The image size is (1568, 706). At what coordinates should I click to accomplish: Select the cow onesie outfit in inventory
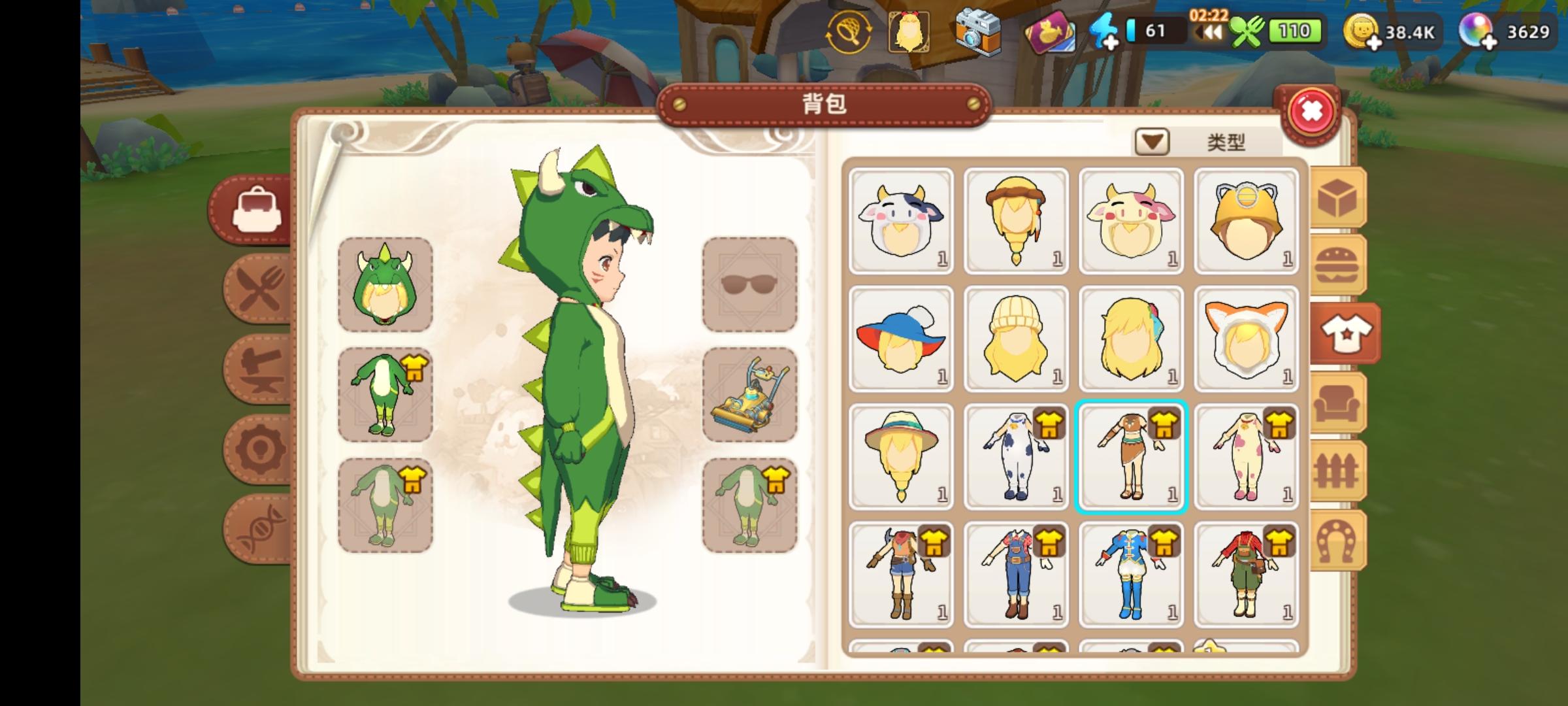[x=1017, y=458]
